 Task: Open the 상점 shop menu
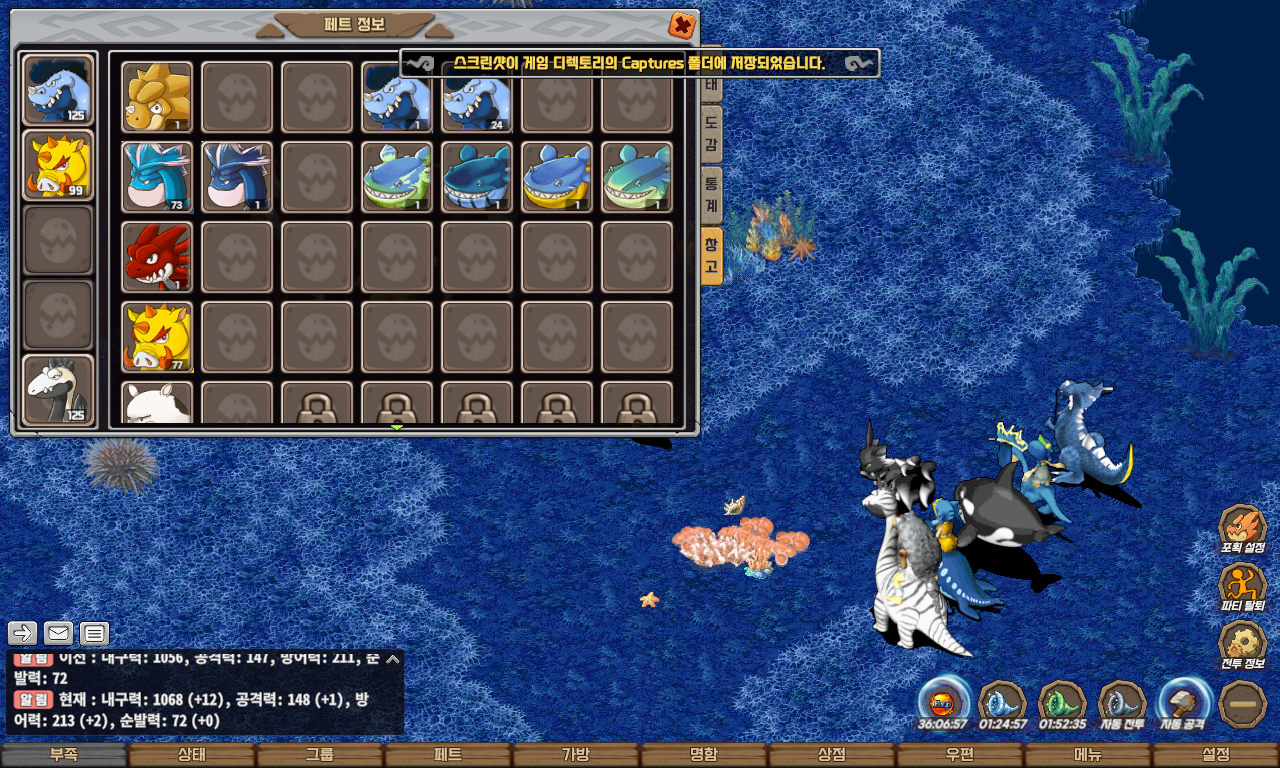[x=832, y=755]
